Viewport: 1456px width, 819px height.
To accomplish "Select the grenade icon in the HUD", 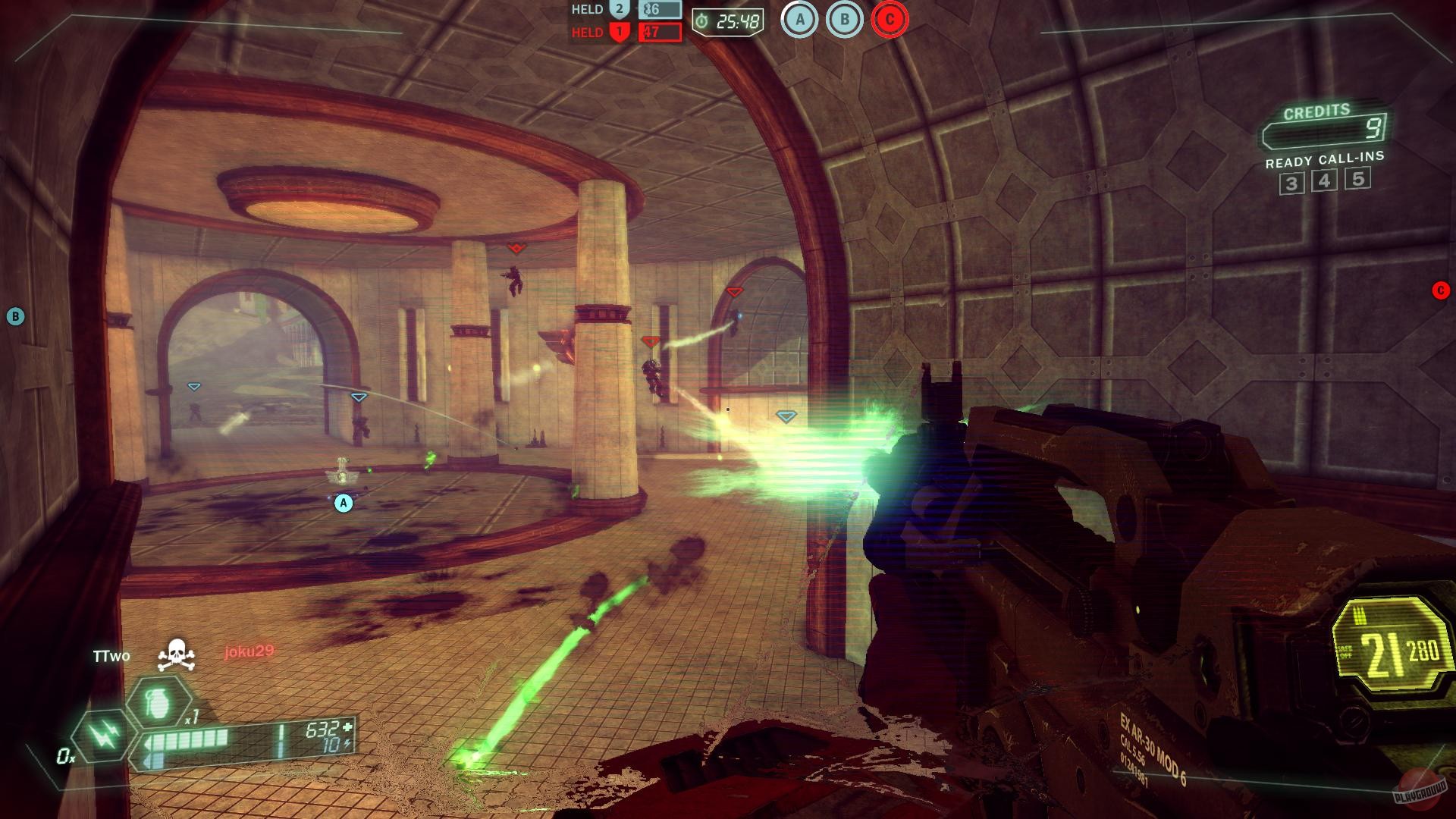I will click(x=157, y=704).
